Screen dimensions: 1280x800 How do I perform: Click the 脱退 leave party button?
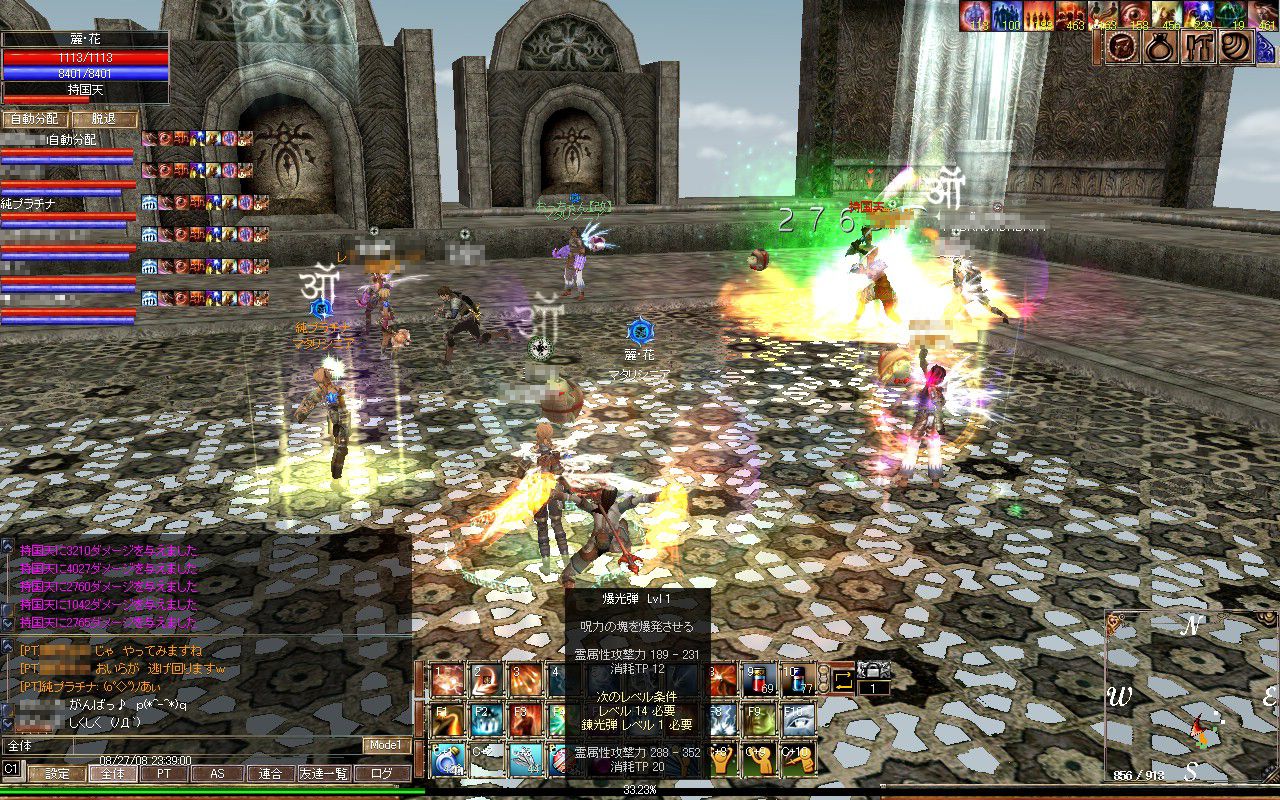click(x=103, y=119)
